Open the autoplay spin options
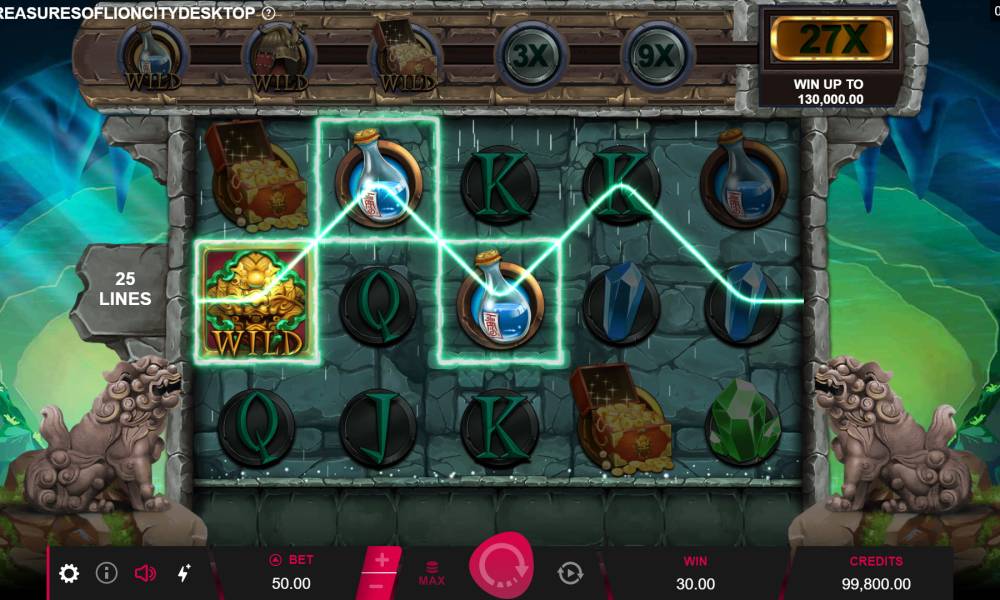 click(x=570, y=573)
